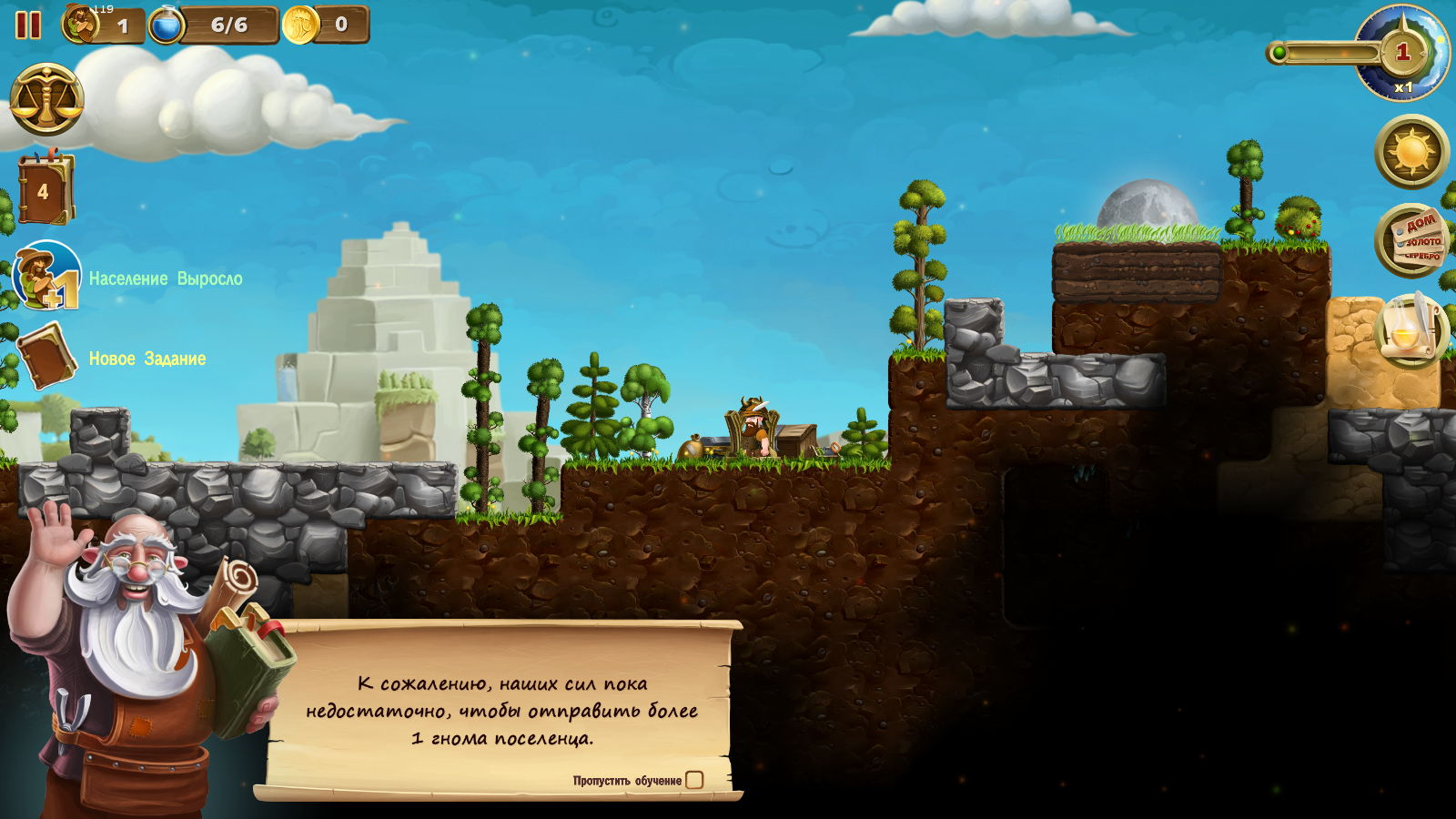
Task: View the 'Население Выросло' notification
Action: (x=47, y=277)
